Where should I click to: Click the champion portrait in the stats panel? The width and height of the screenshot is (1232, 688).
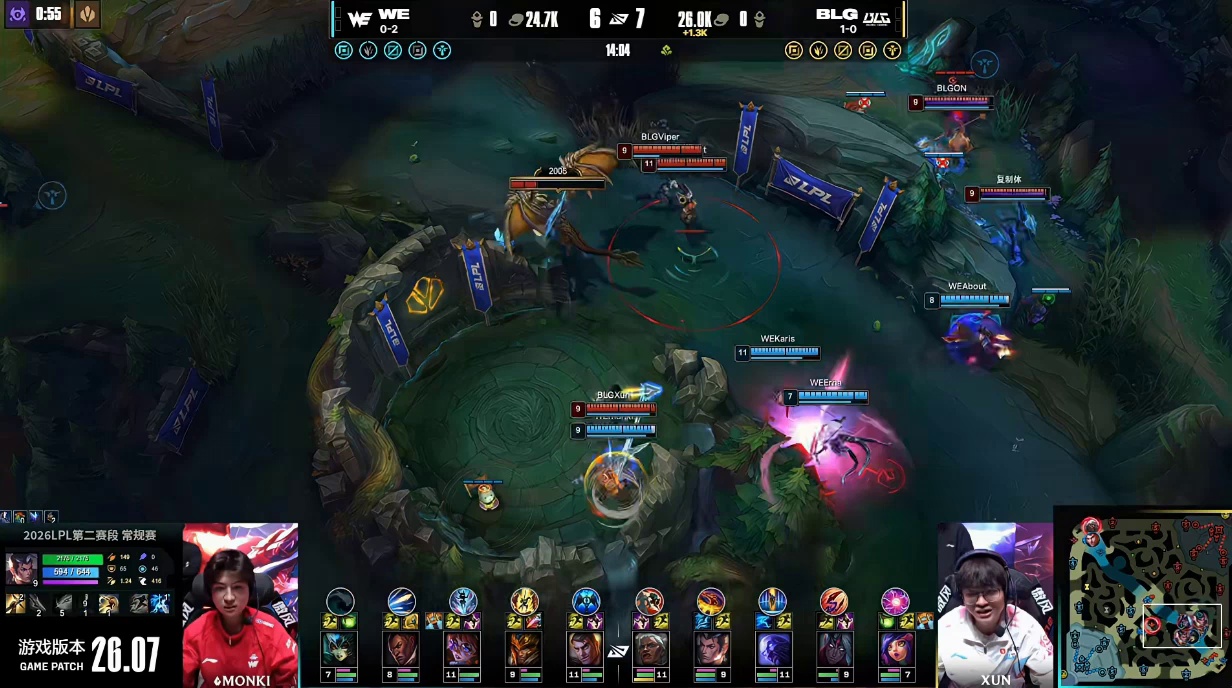pos(21,567)
